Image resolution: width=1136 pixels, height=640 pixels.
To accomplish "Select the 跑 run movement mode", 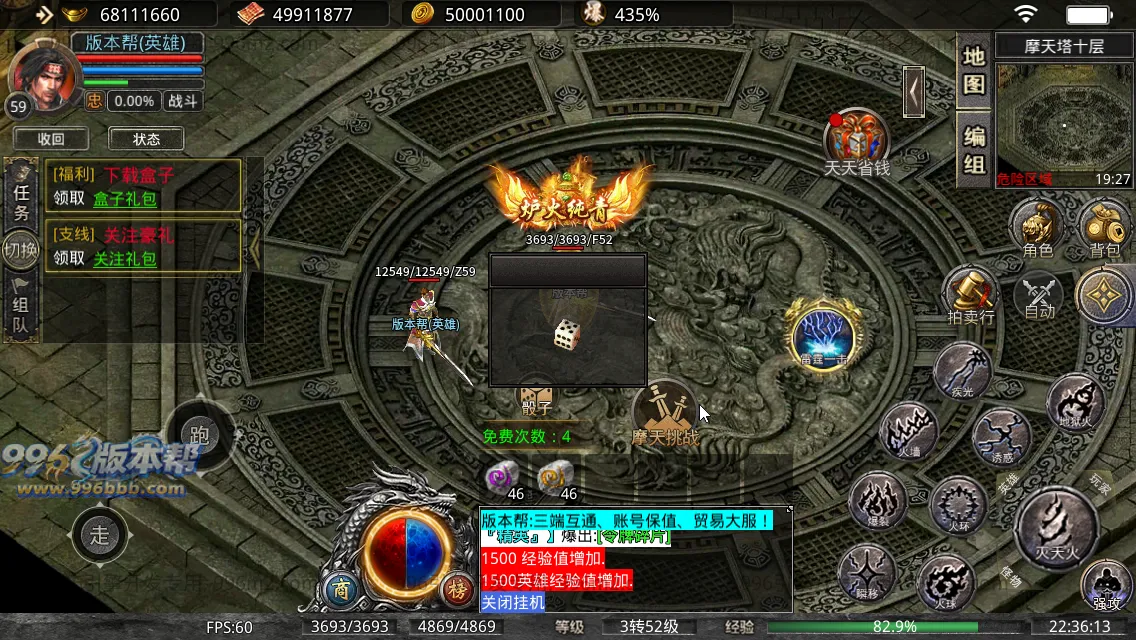I will click(199, 435).
